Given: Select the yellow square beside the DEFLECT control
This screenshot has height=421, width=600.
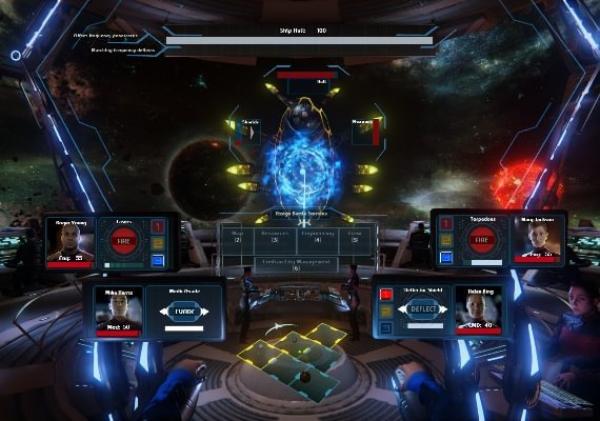Looking at the screenshot, I should click(386, 311).
